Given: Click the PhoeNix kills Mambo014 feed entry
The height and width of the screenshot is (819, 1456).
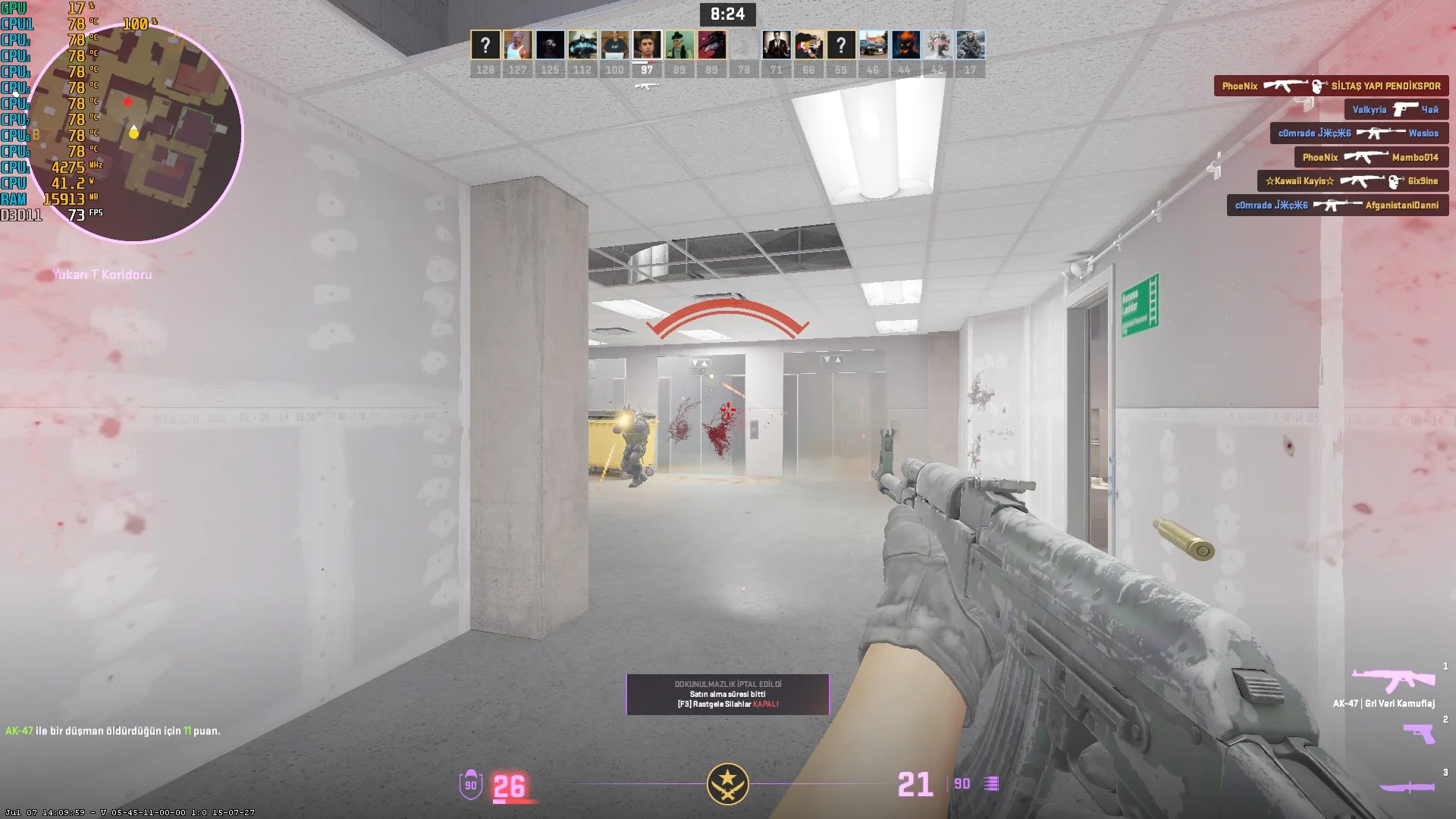Looking at the screenshot, I should tap(1370, 158).
